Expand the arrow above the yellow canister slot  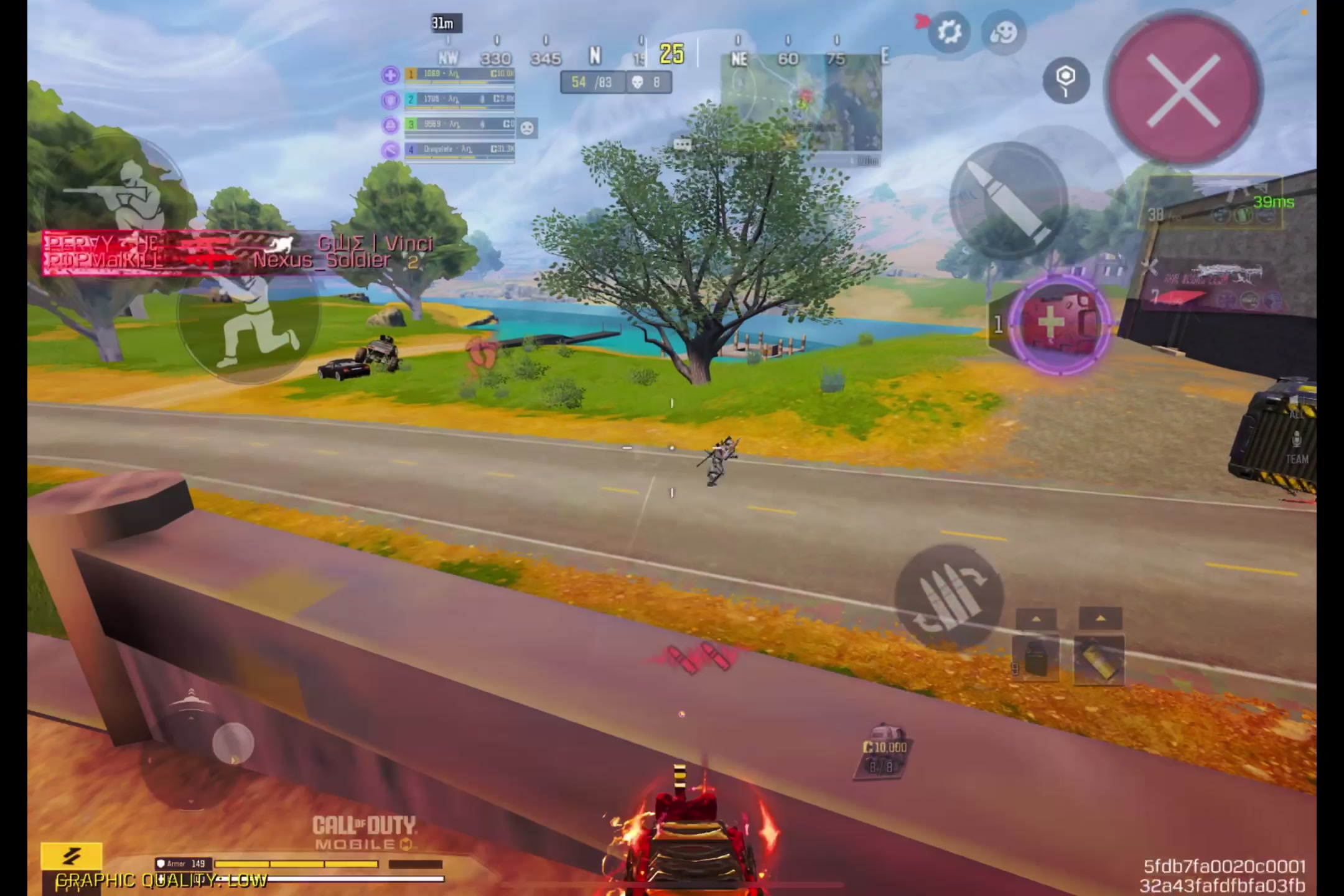click(x=1099, y=618)
